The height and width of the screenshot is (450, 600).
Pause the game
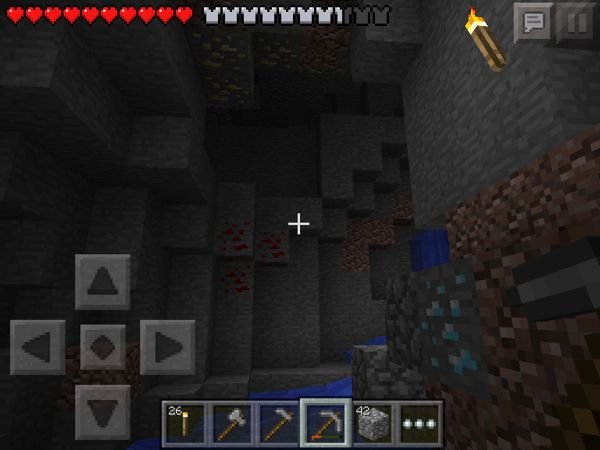click(574, 22)
